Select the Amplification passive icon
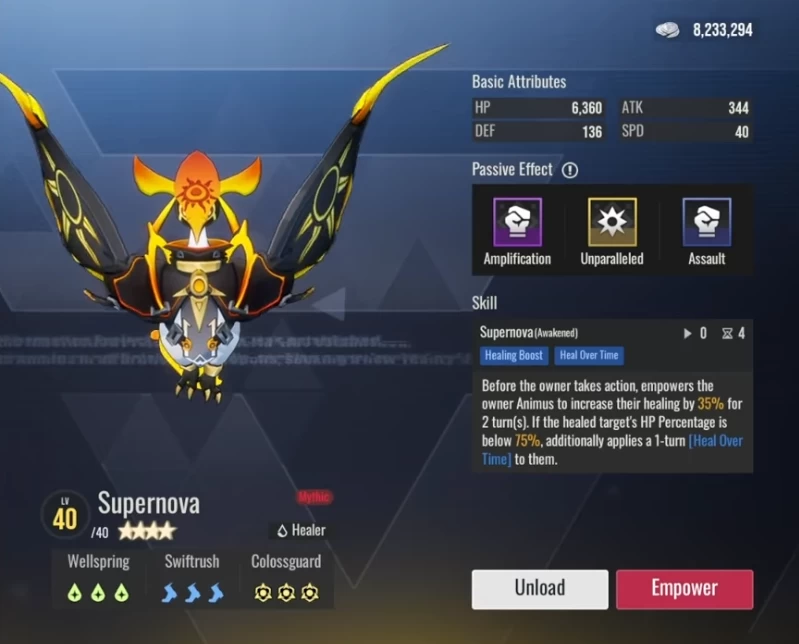Image resolution: width=799 pixels, height=644 pixels. (x=517, y=222)
